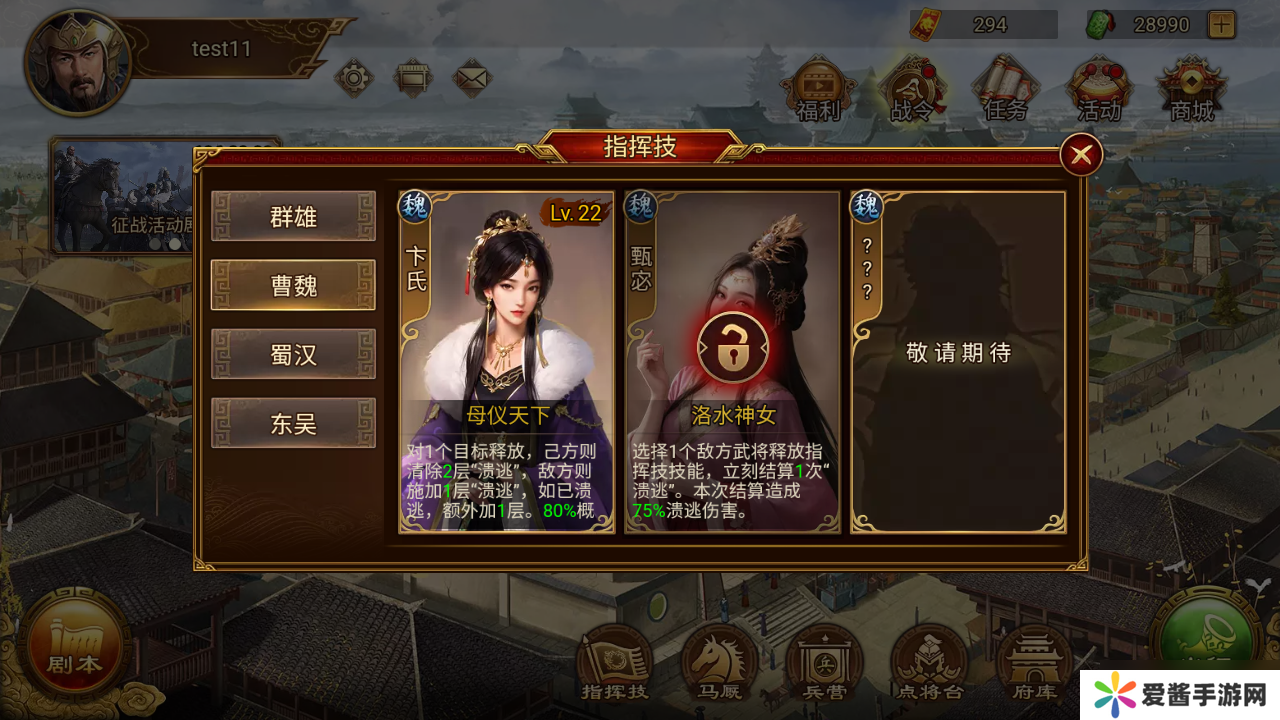
Task: Open the test11 player avatar profile
Action: pos(77,61)
